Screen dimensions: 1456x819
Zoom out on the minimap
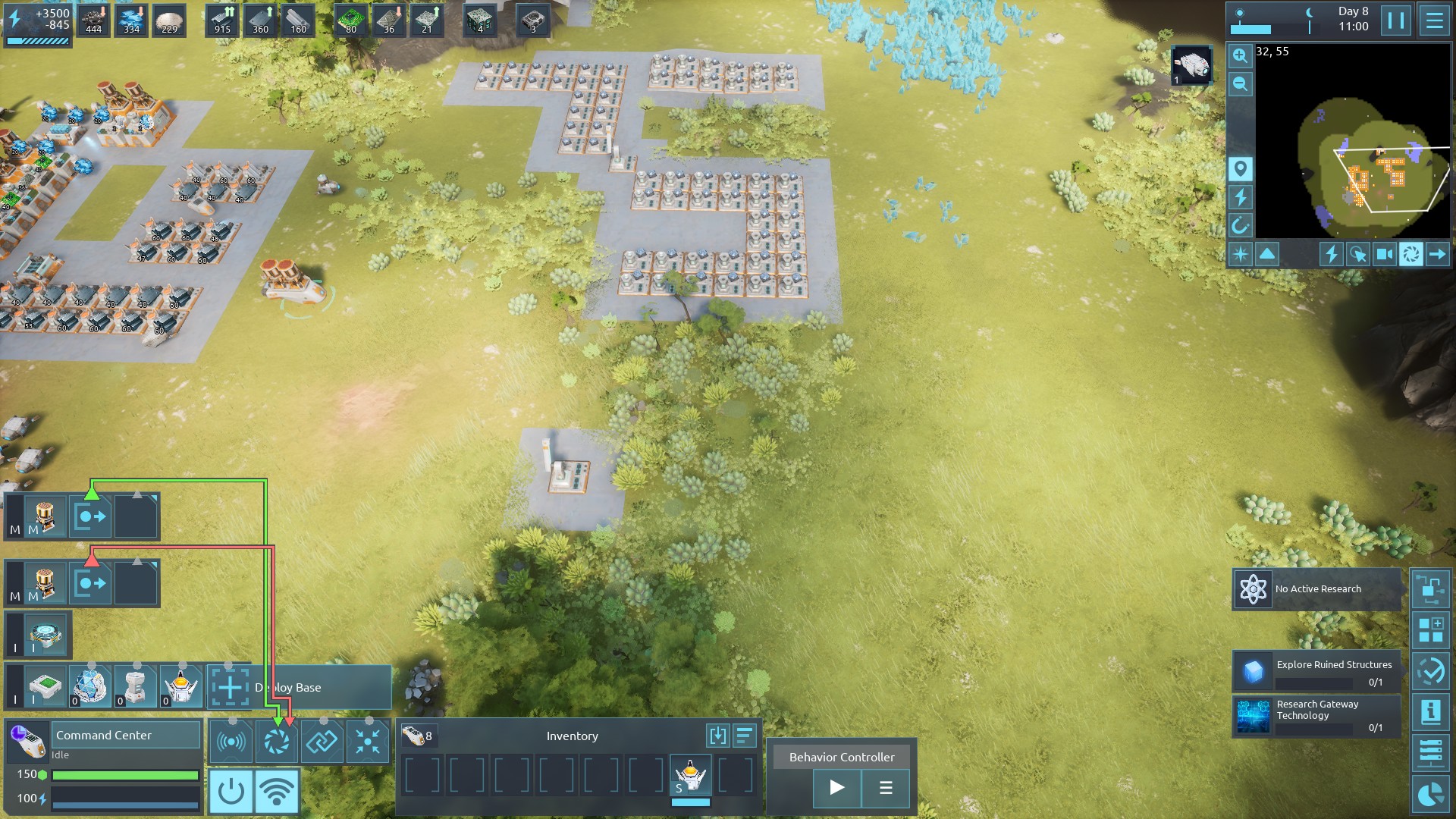point(1240,84)
